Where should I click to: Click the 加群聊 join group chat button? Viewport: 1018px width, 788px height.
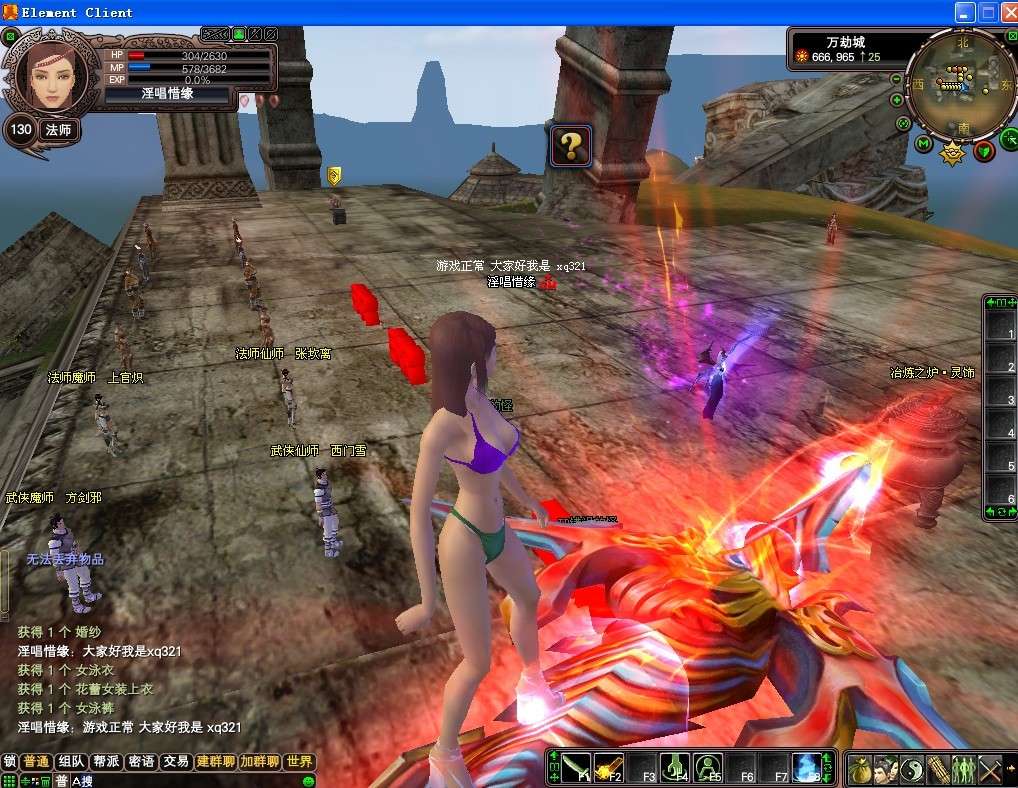click(260, 761)
